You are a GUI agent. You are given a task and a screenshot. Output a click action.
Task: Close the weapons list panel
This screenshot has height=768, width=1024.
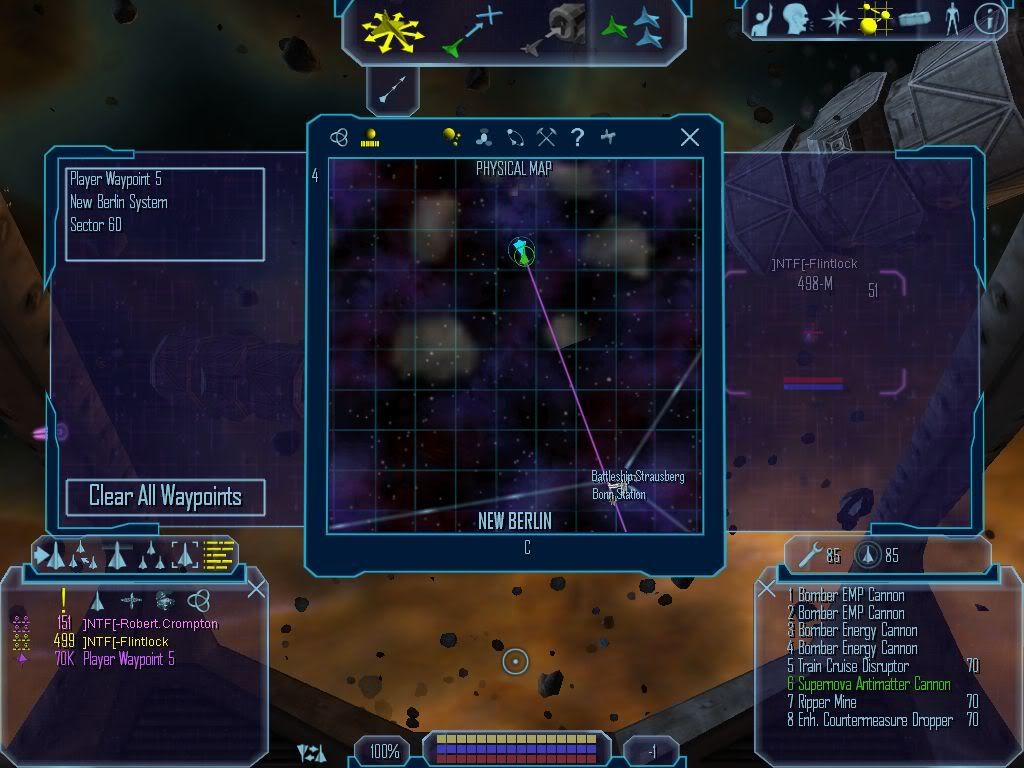pos(767,589)
